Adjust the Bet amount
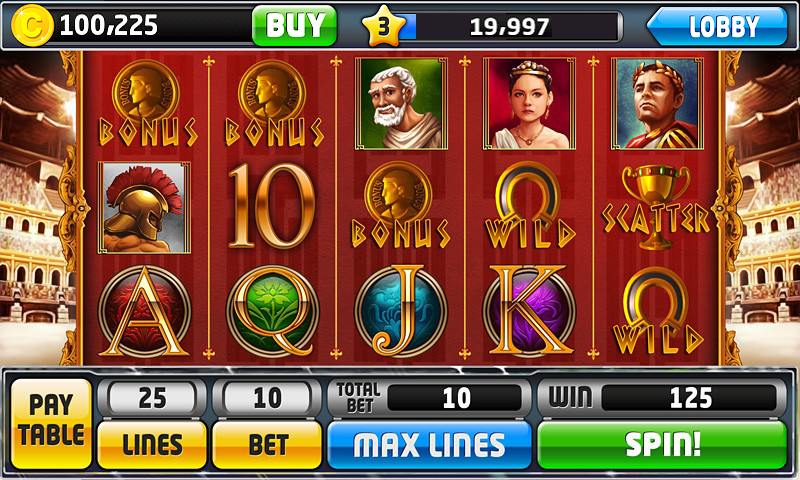The height and width of the screenshot is (480, 800). click(x=267, y=444)
